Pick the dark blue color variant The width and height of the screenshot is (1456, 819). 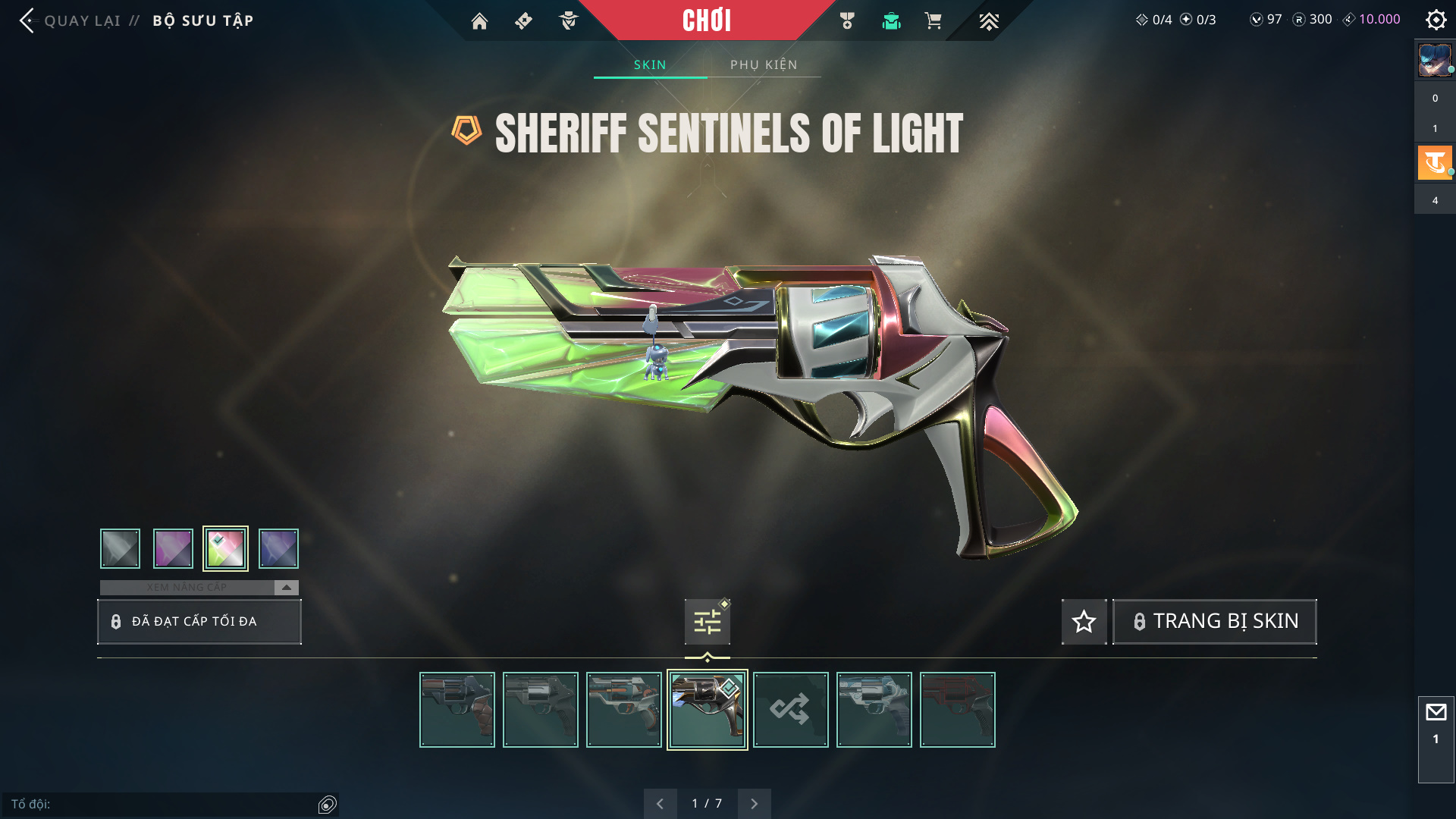(x=278, y=548)
